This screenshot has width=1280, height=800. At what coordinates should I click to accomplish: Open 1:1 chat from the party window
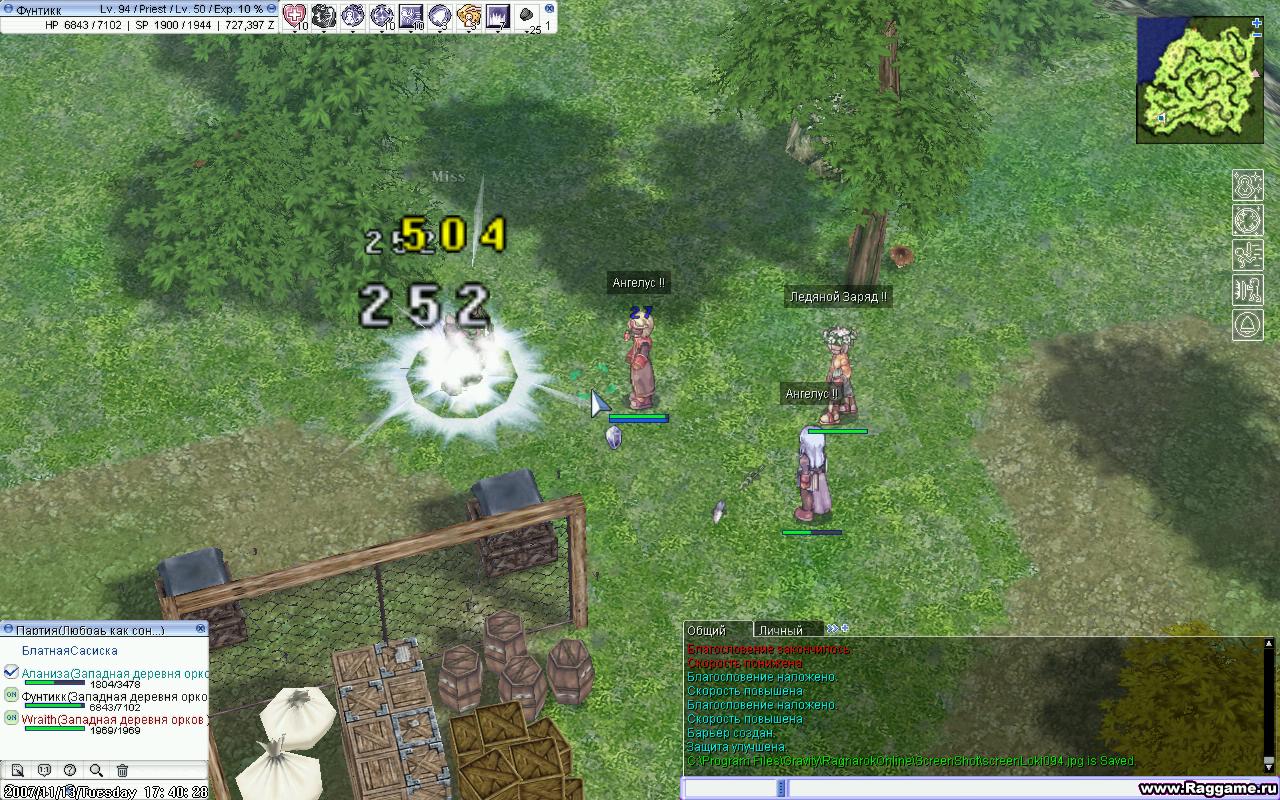tap(44, 770)
